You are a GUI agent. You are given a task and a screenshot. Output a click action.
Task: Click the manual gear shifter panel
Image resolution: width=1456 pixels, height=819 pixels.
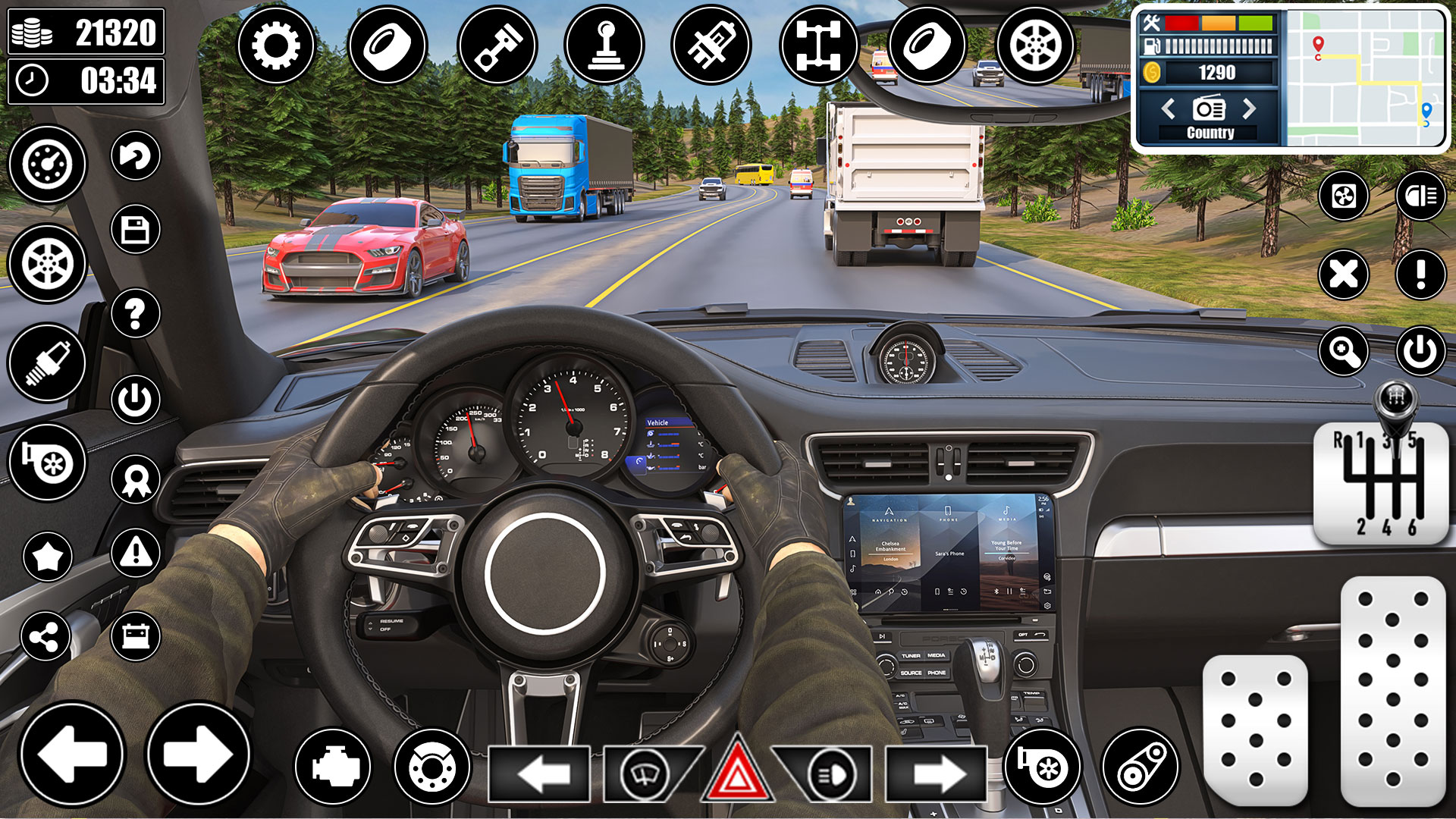coord(1380,482)
